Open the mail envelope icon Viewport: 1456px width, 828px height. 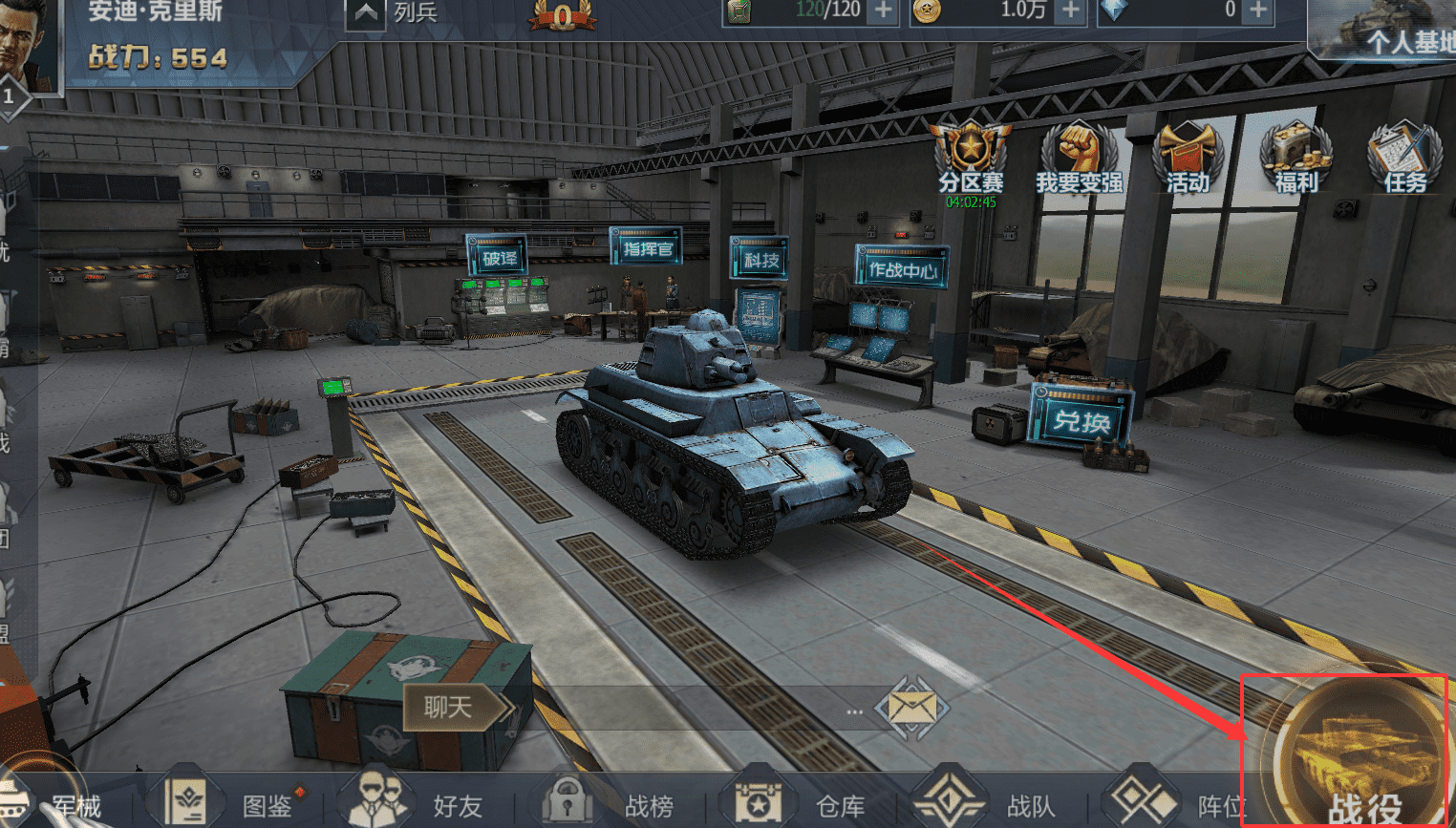coord(911,708)
